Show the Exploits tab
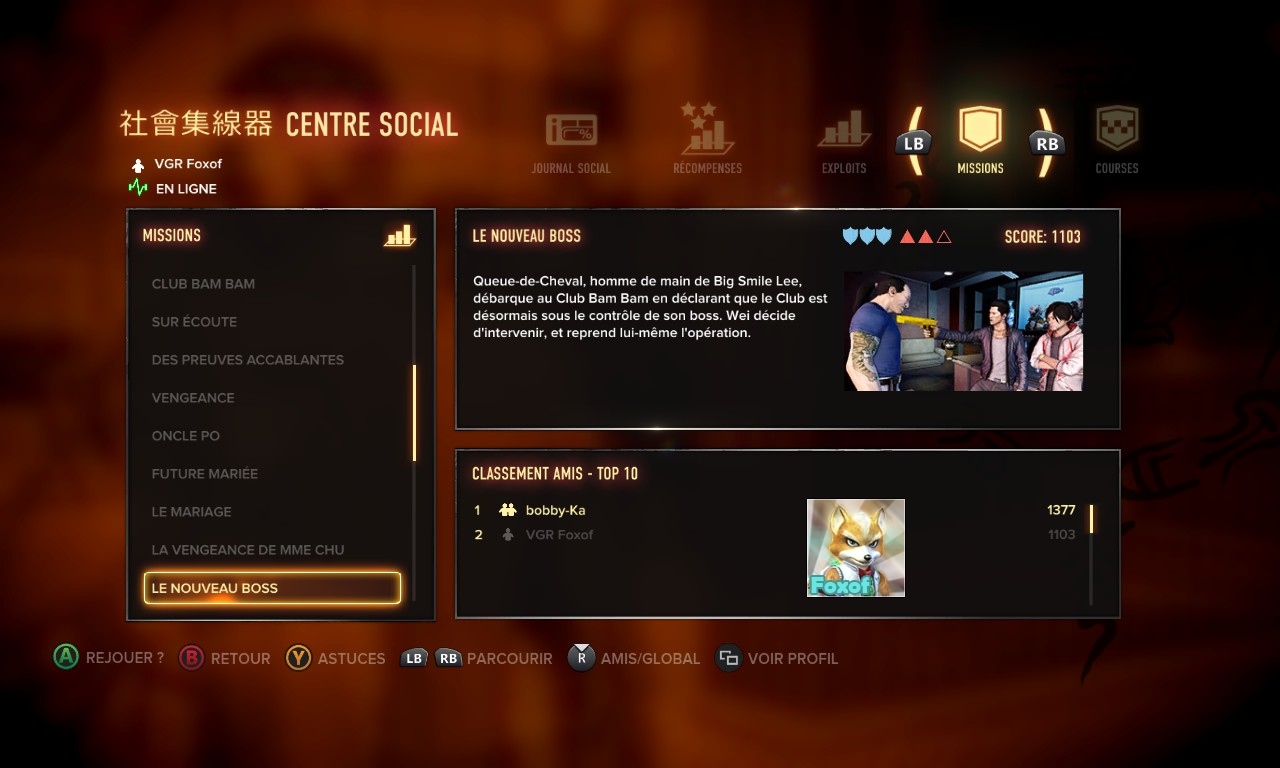This screenshot has width=1280, height=768. [844, 142]
